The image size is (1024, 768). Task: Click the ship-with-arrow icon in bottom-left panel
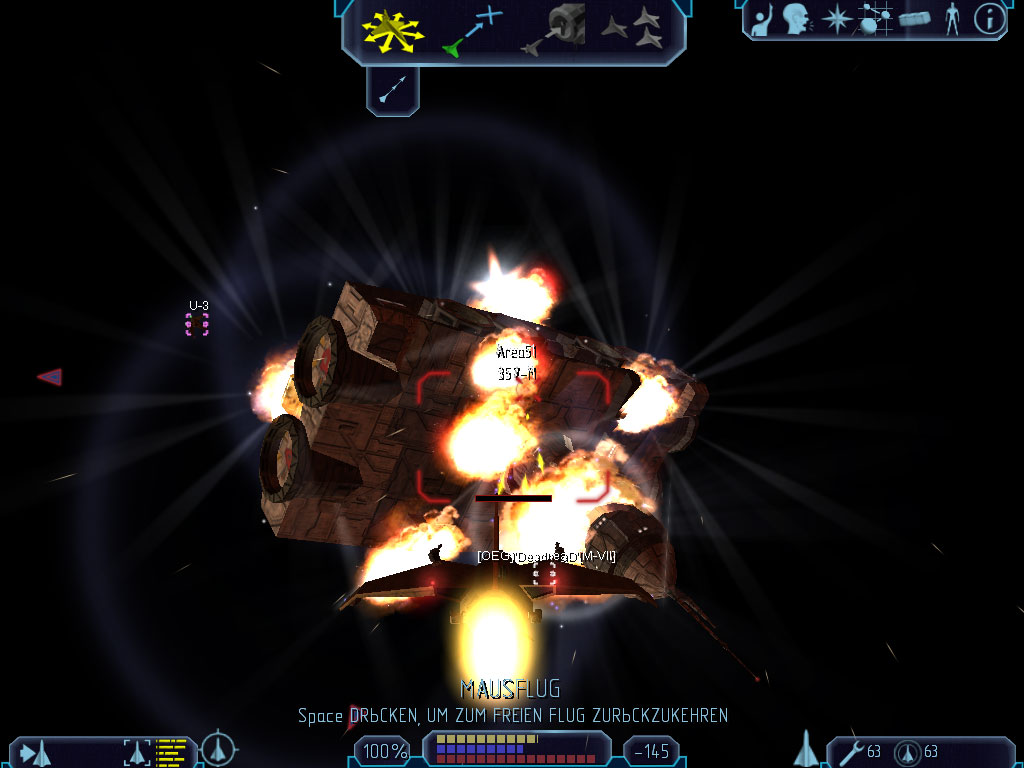point(35,752)
